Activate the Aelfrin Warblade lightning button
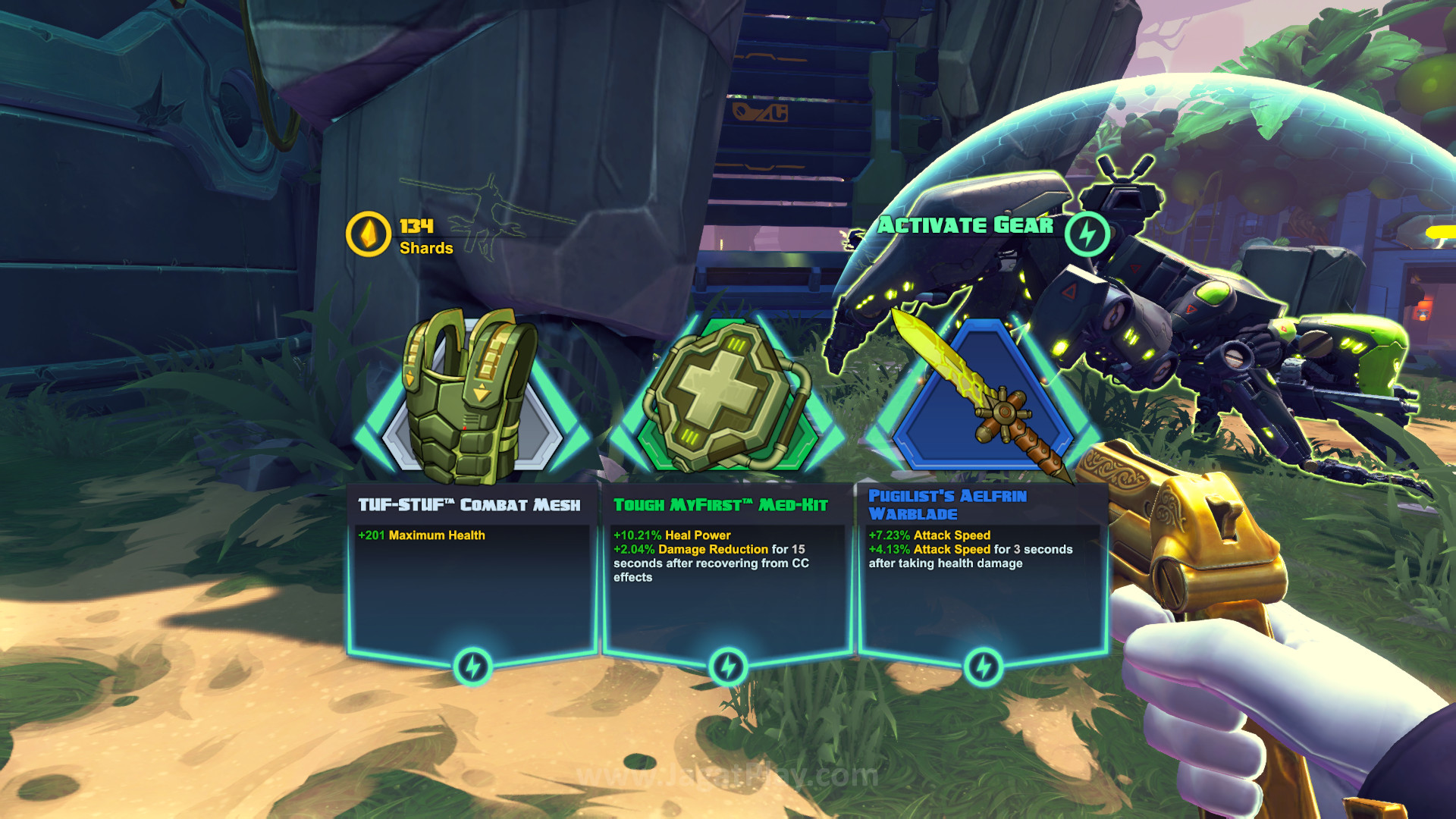This screenshot has height=819, width=1456. pyautogui.click(x=984, y=667)
